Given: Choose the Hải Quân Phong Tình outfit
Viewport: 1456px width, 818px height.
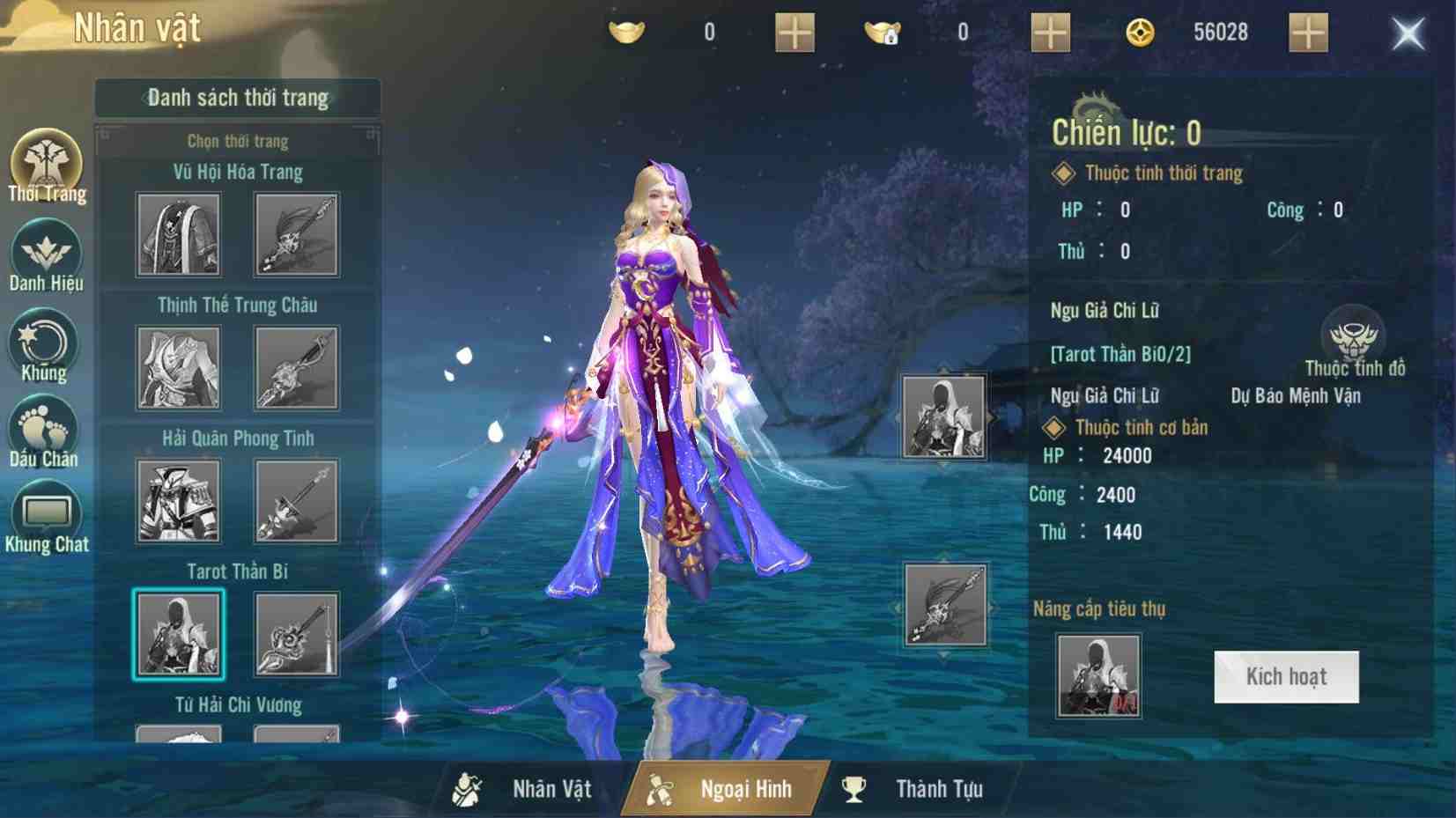Looking at the screenshot, I should tap(179, 501).
